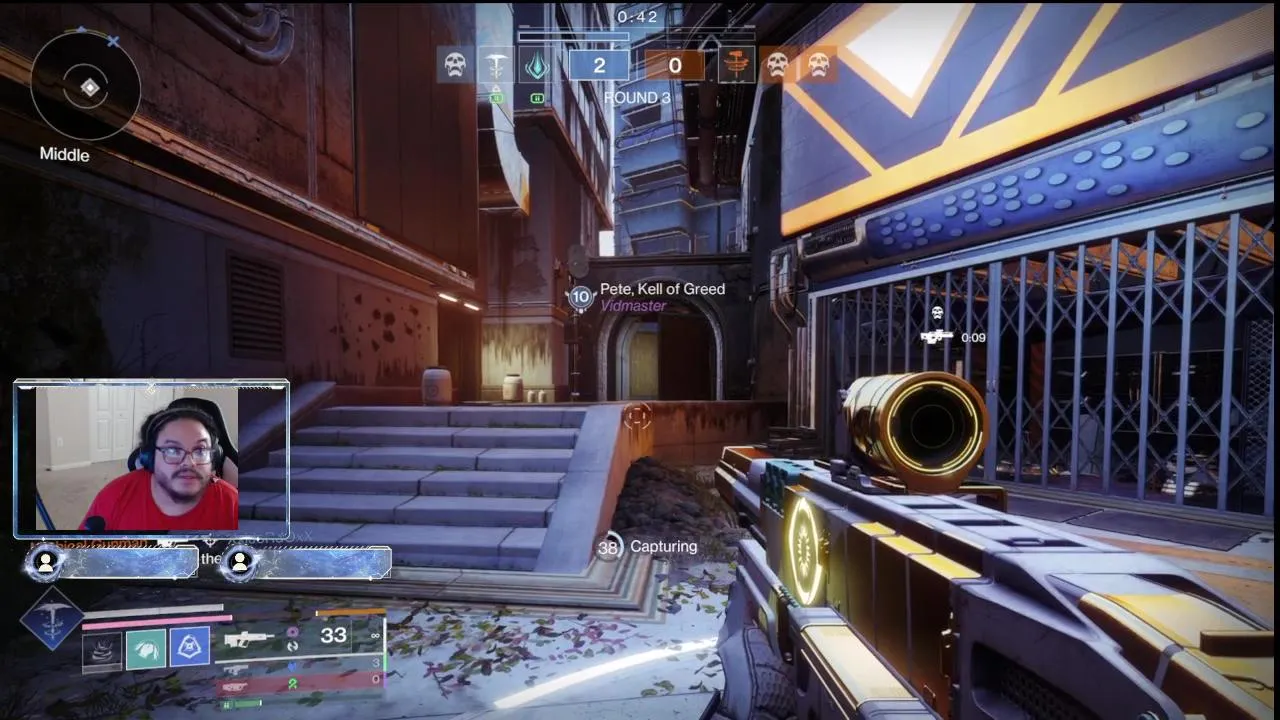Viewport: 1280px width, 720px height.
Task: Use the teal melee ability icon
Action: coord(146,648)
